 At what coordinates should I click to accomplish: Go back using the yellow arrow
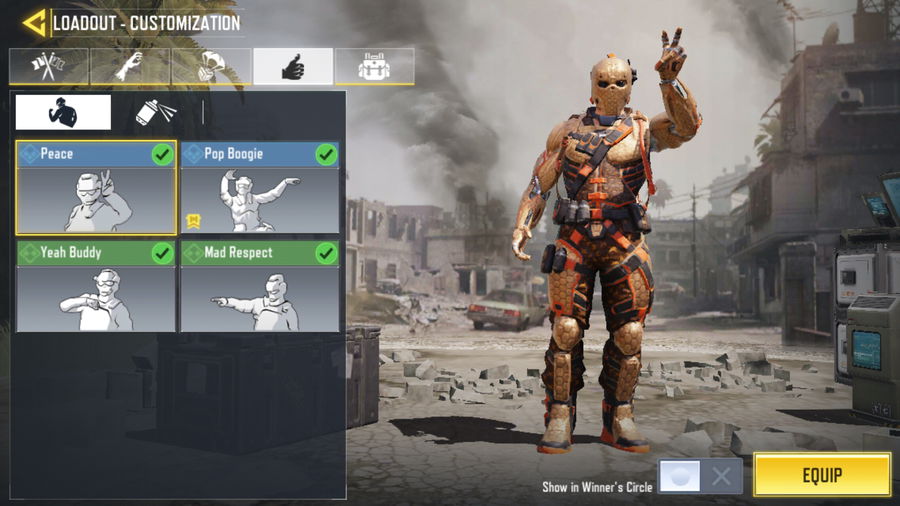point(35,22)
